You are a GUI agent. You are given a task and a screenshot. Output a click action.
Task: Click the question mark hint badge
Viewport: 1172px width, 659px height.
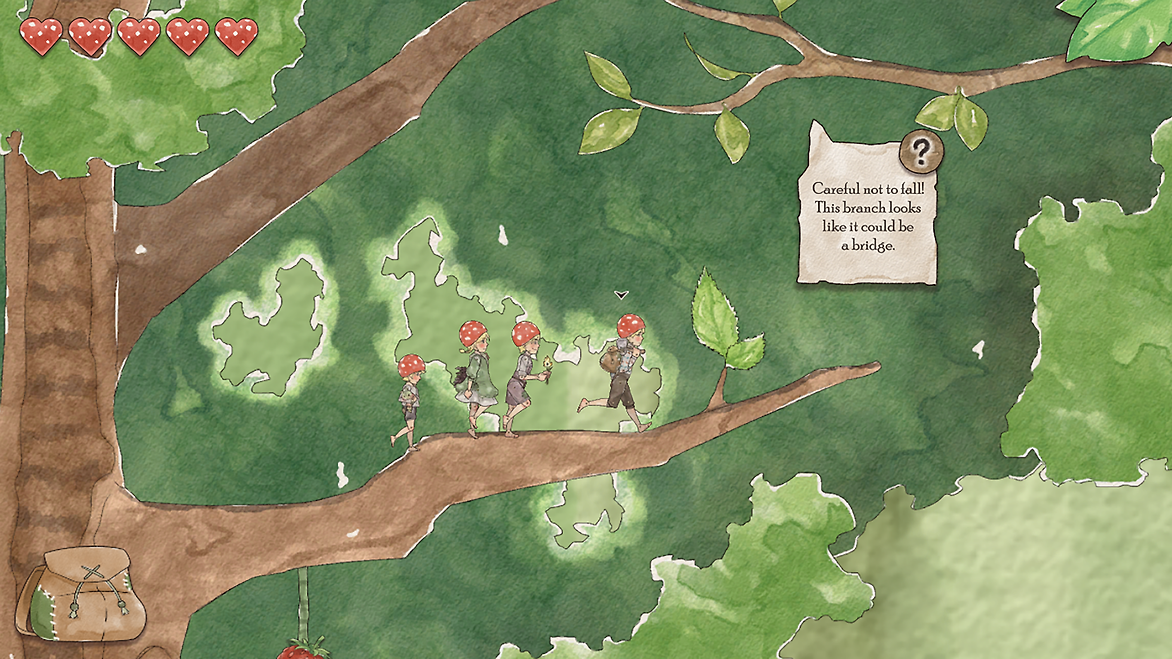coord(921,151)
